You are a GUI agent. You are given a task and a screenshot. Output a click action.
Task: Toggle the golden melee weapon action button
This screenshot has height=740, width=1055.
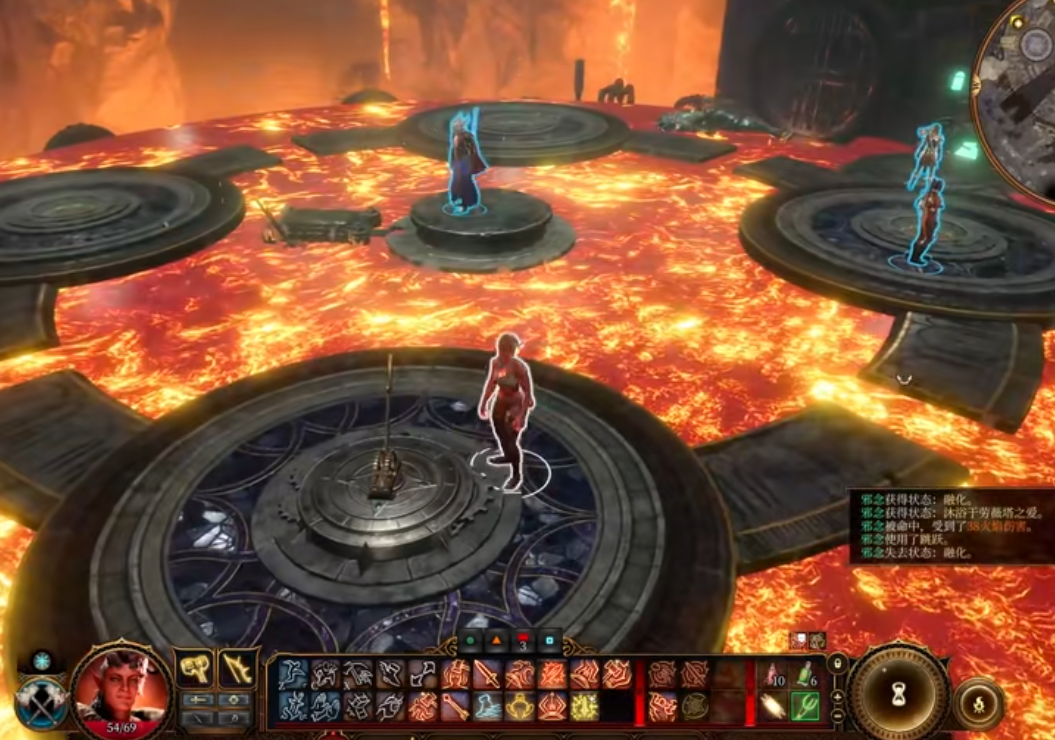(194, 669)
